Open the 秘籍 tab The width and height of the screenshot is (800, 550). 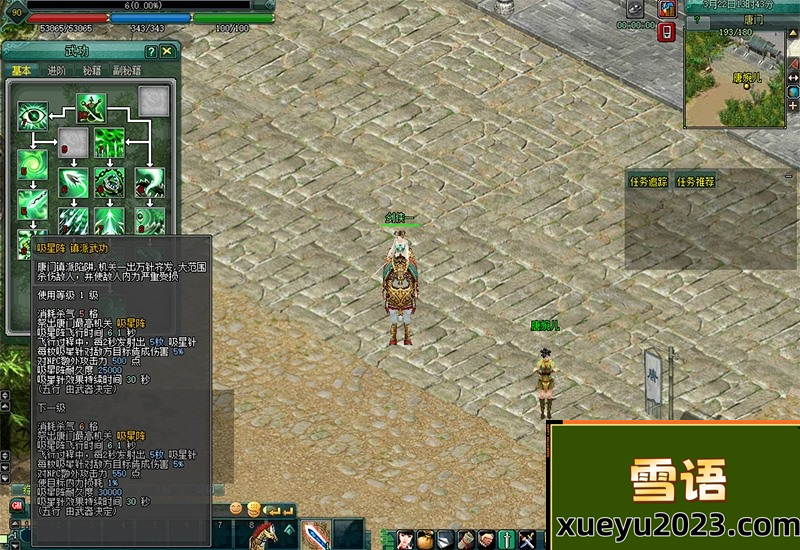pos(91,71)
